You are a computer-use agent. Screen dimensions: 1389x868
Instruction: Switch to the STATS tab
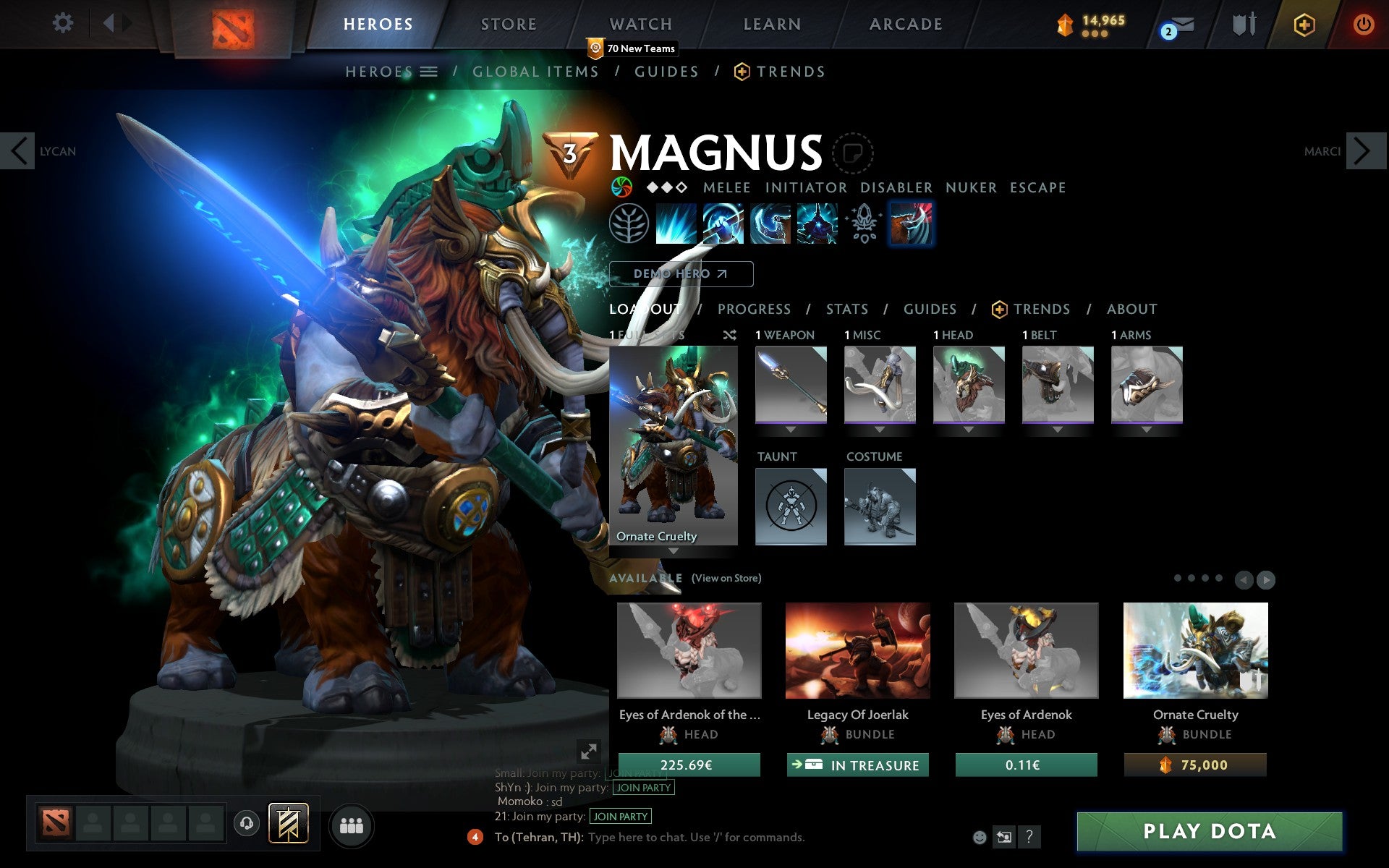[x=846, y=309]
